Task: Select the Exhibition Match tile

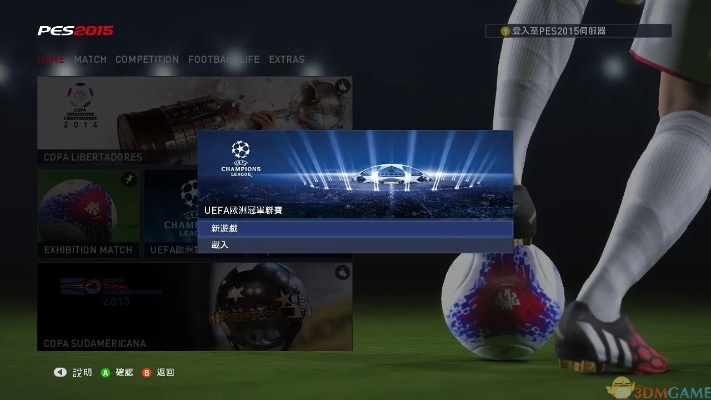Action: point(88,212)
